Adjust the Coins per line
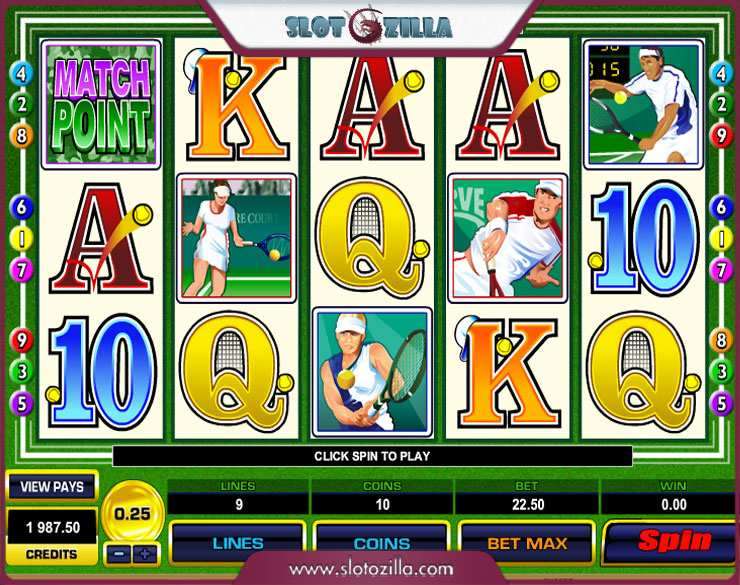Image resolution: width=740 pixels, height=585 pixels. pos(381,544)
